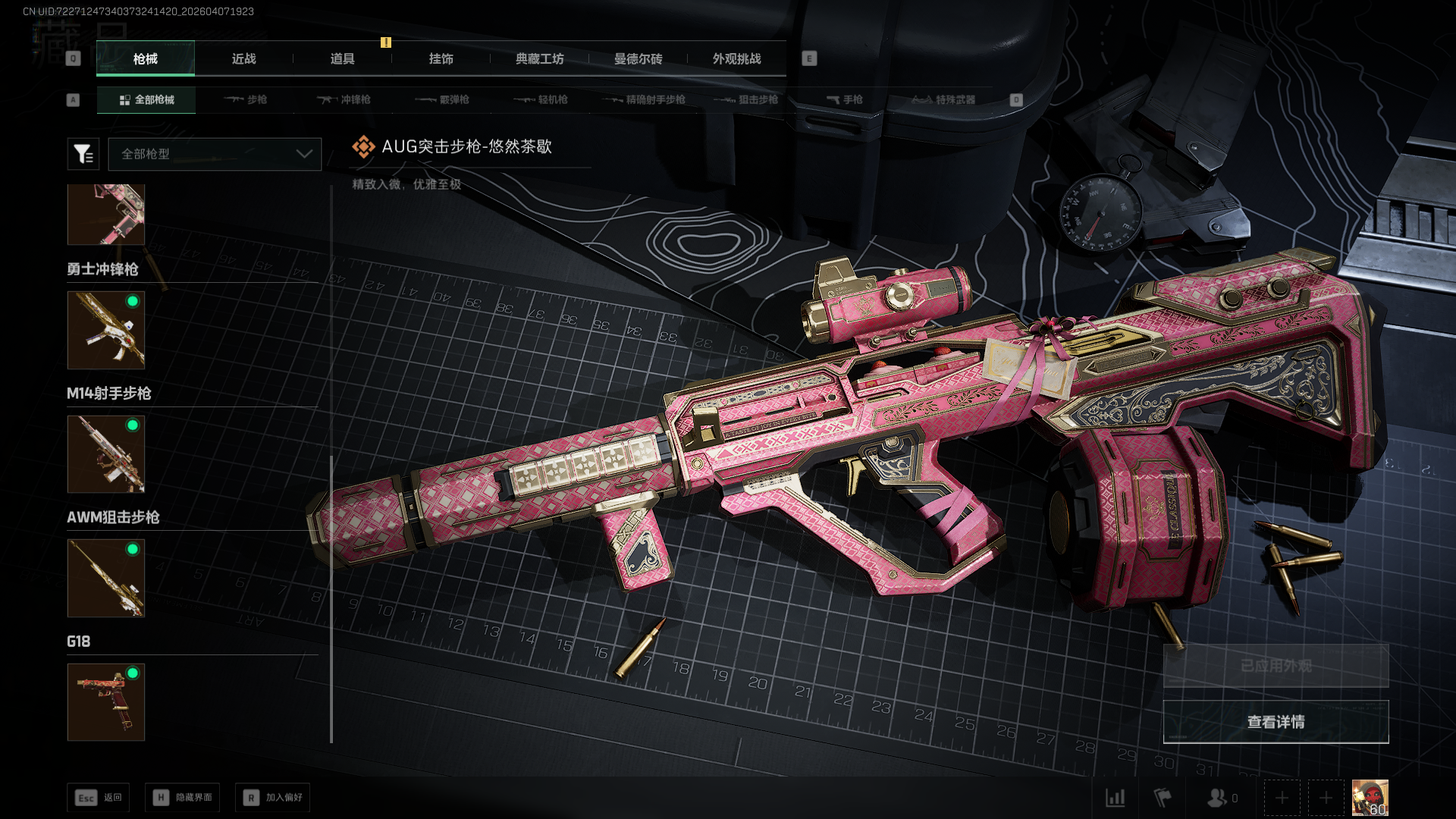
Task: Select the 挂饰 charms tab
Action: pyautogui.click(x=441, y=59)
